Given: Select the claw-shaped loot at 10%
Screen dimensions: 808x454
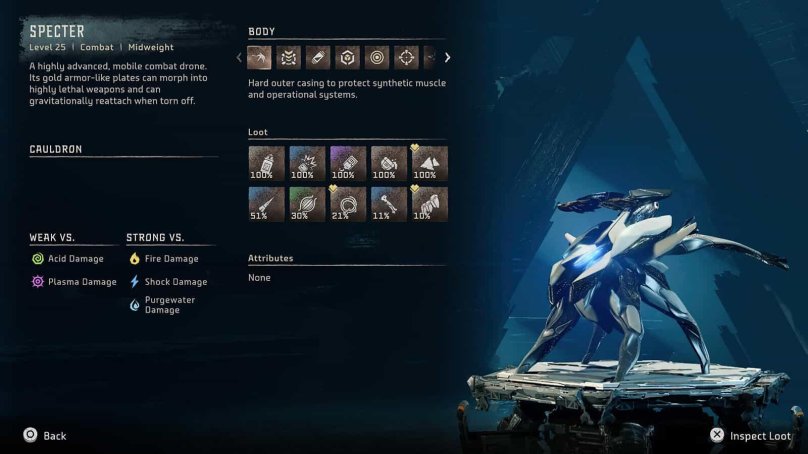Looking at the screenshot, I should pos(430,204).
